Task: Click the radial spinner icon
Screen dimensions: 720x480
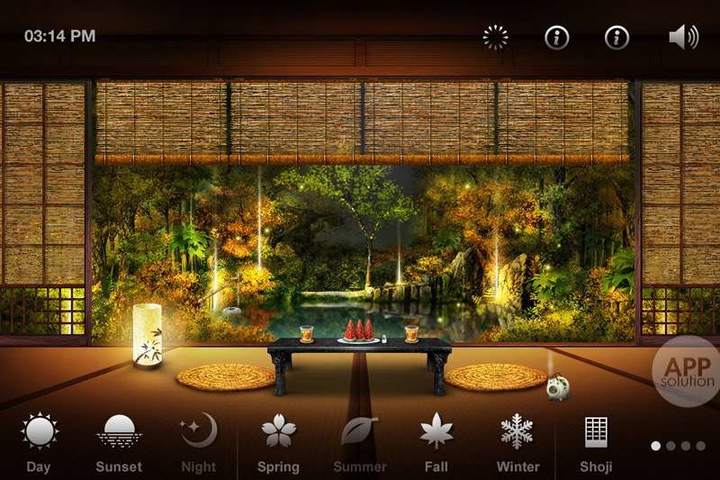Action: coord(495,38)
